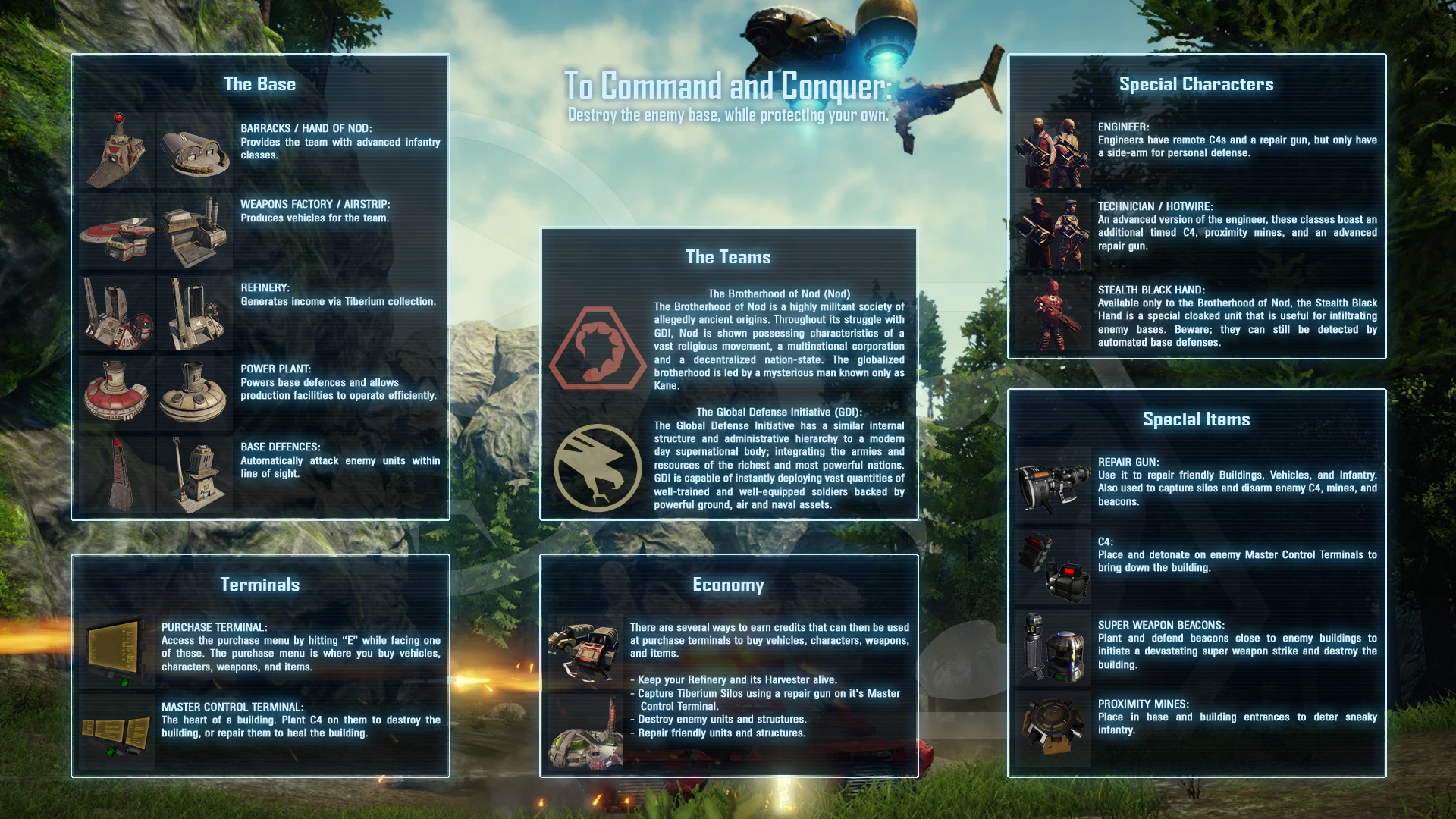Expand The Teams section
Image resolution: width=1456 pixels, height=819 pixels.
point(727,256)
